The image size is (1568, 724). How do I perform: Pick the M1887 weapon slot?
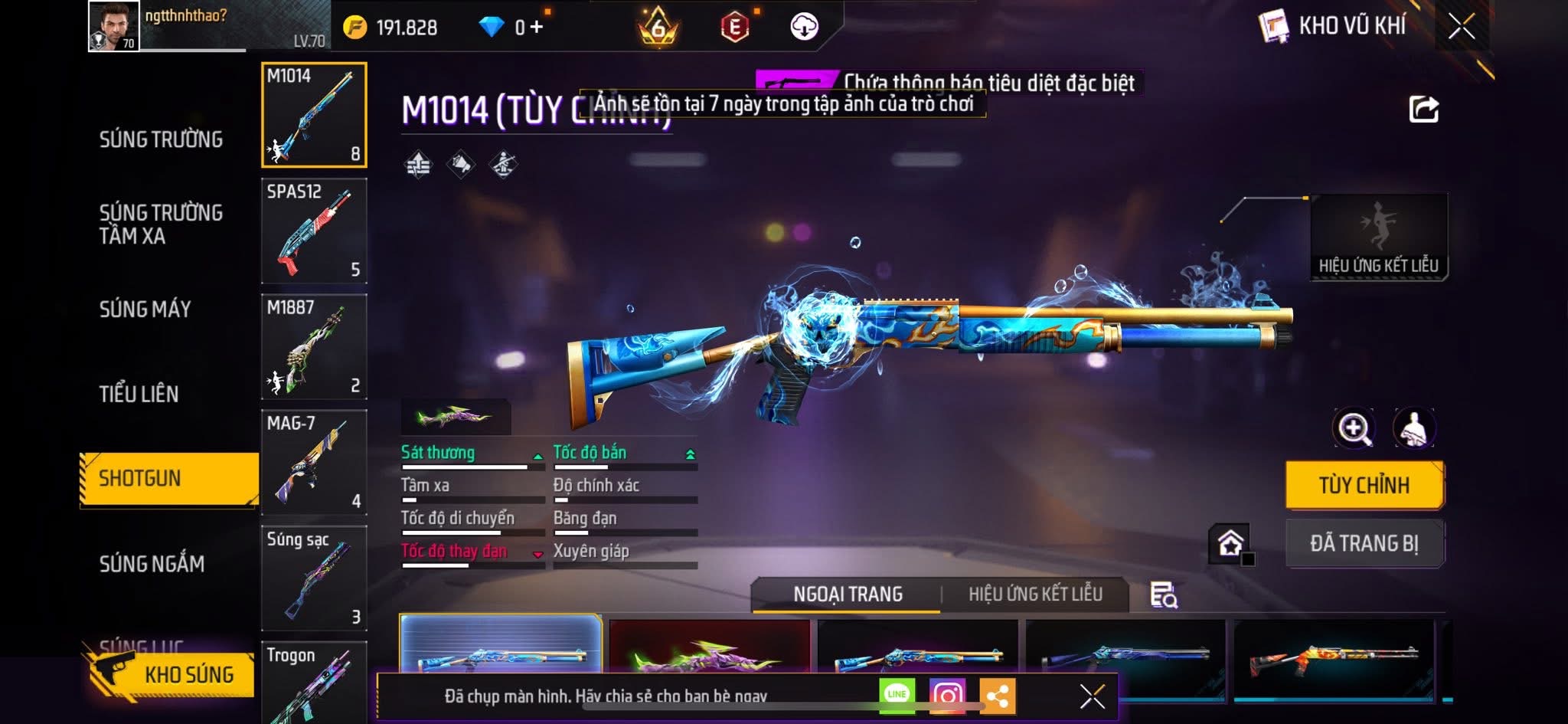[314, 346]
